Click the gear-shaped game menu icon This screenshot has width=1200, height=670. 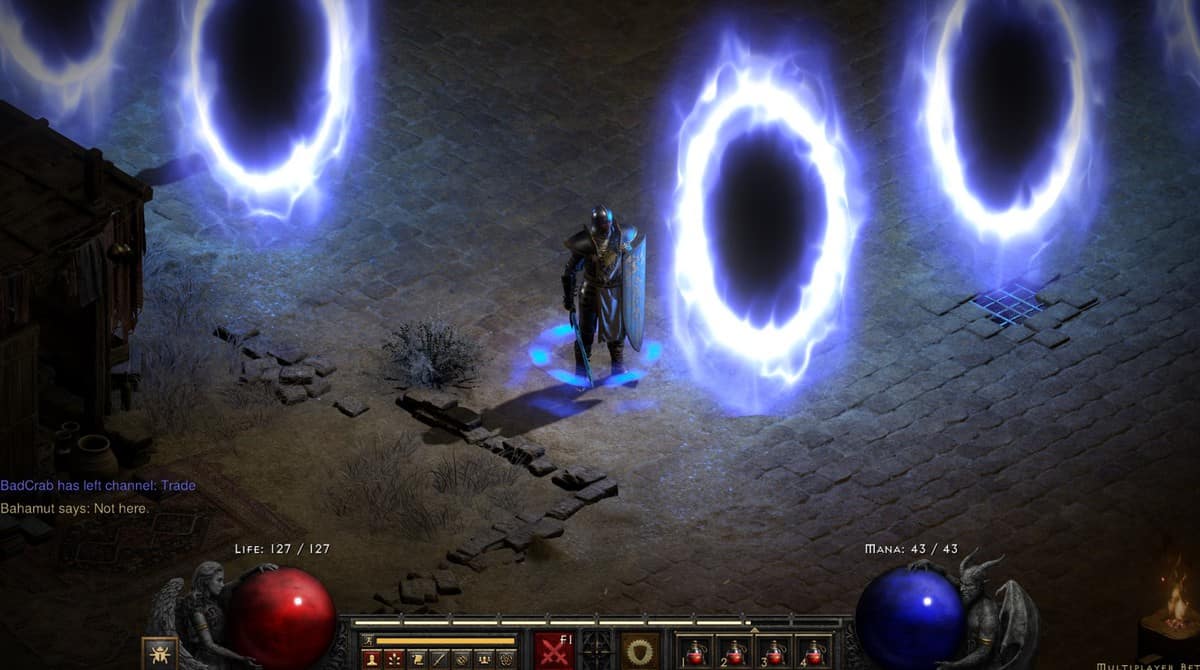point(505,658)
